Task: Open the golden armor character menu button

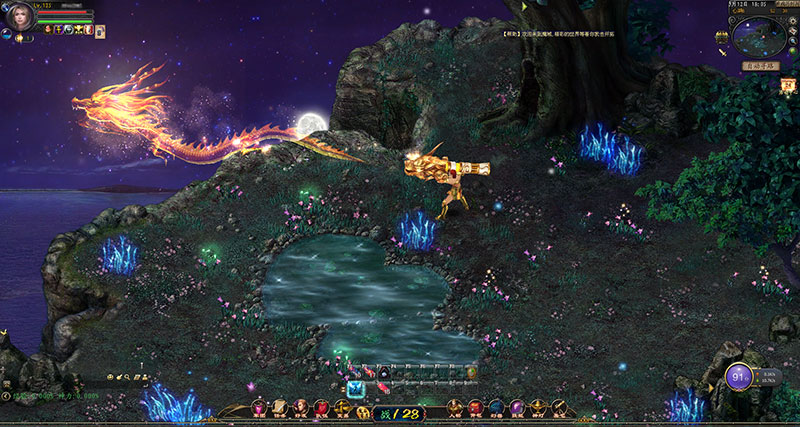Action: pos(455,407)
